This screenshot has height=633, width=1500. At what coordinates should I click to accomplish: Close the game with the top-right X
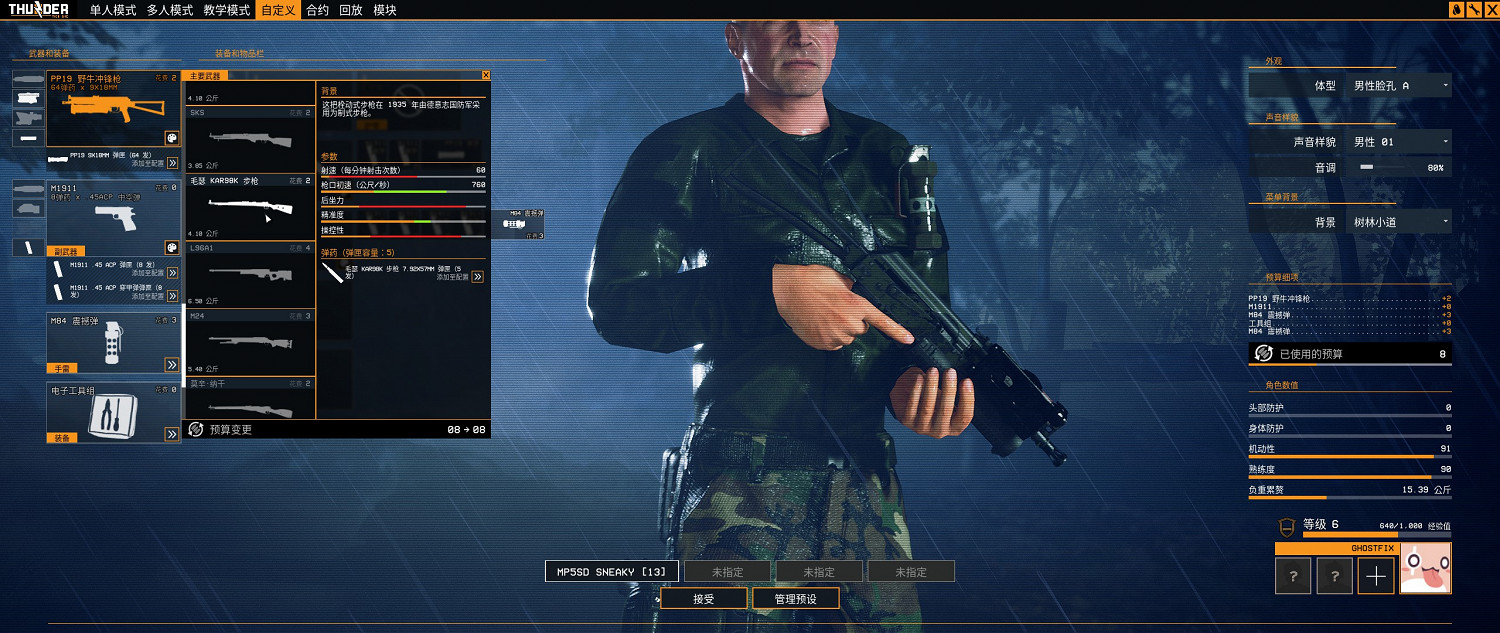(x=1490, y=10)
